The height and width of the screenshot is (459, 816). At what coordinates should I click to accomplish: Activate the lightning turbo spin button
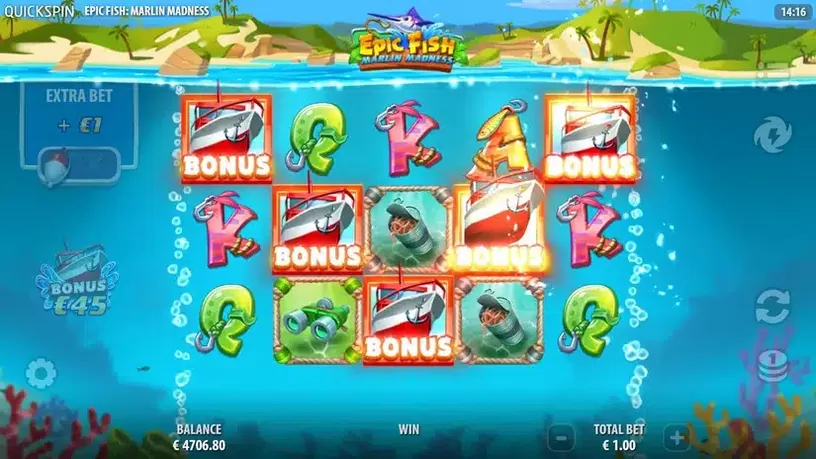772,133
